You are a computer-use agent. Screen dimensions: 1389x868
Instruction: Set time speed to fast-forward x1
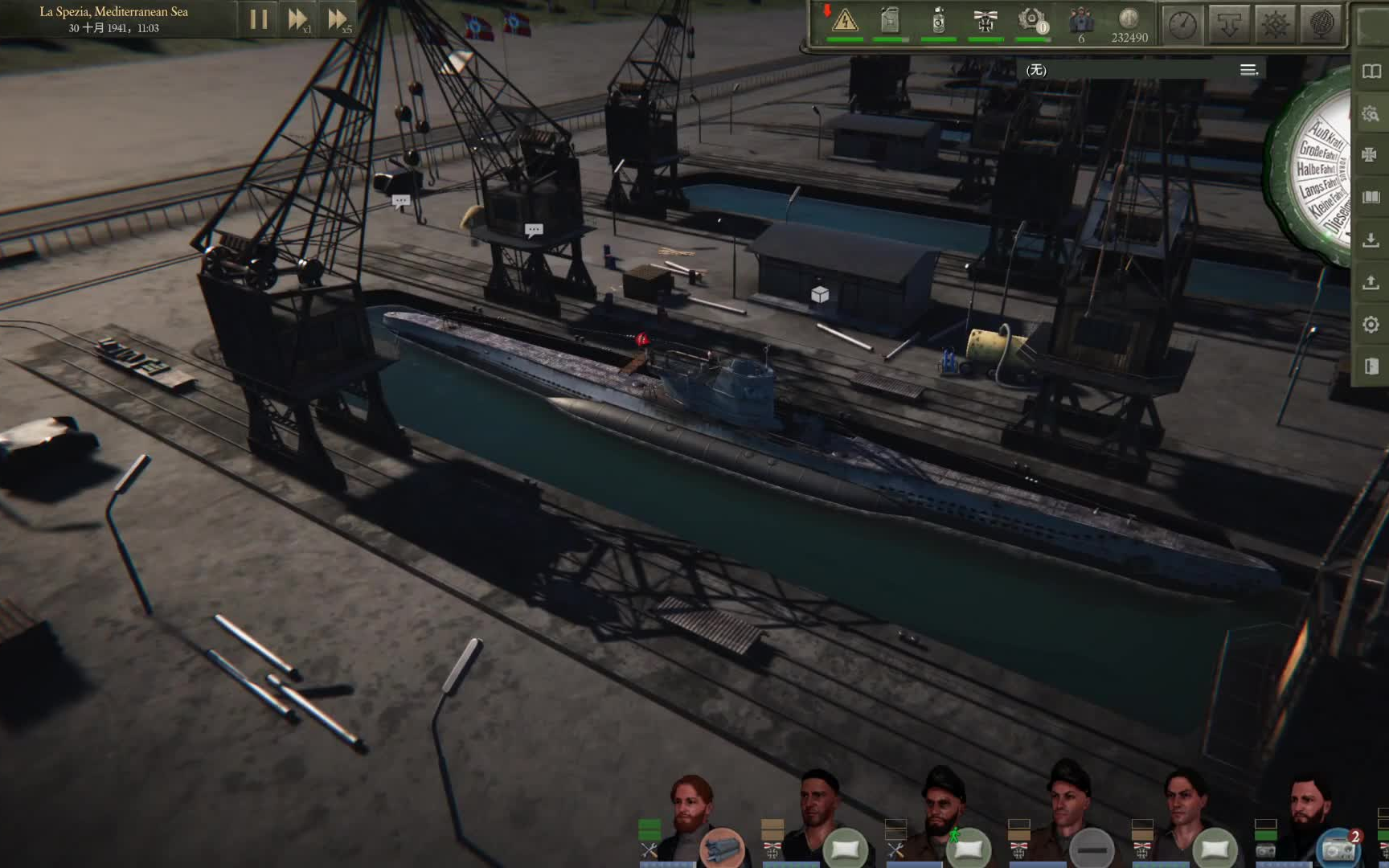tap(298, 19)
